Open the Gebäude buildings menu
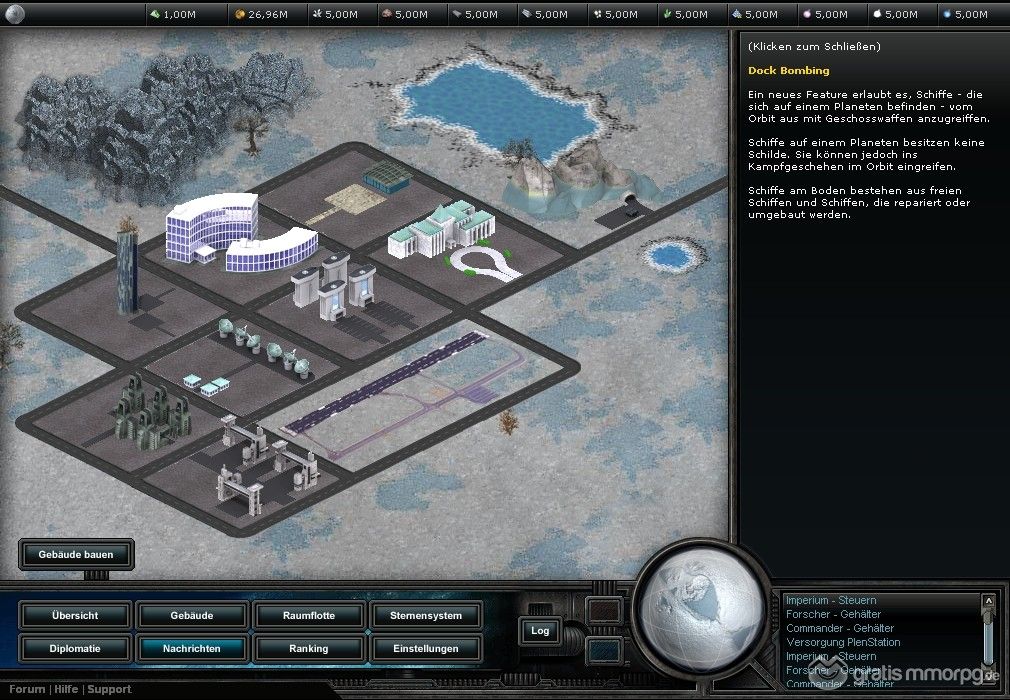1010x700 pixels. coord(191,615)
